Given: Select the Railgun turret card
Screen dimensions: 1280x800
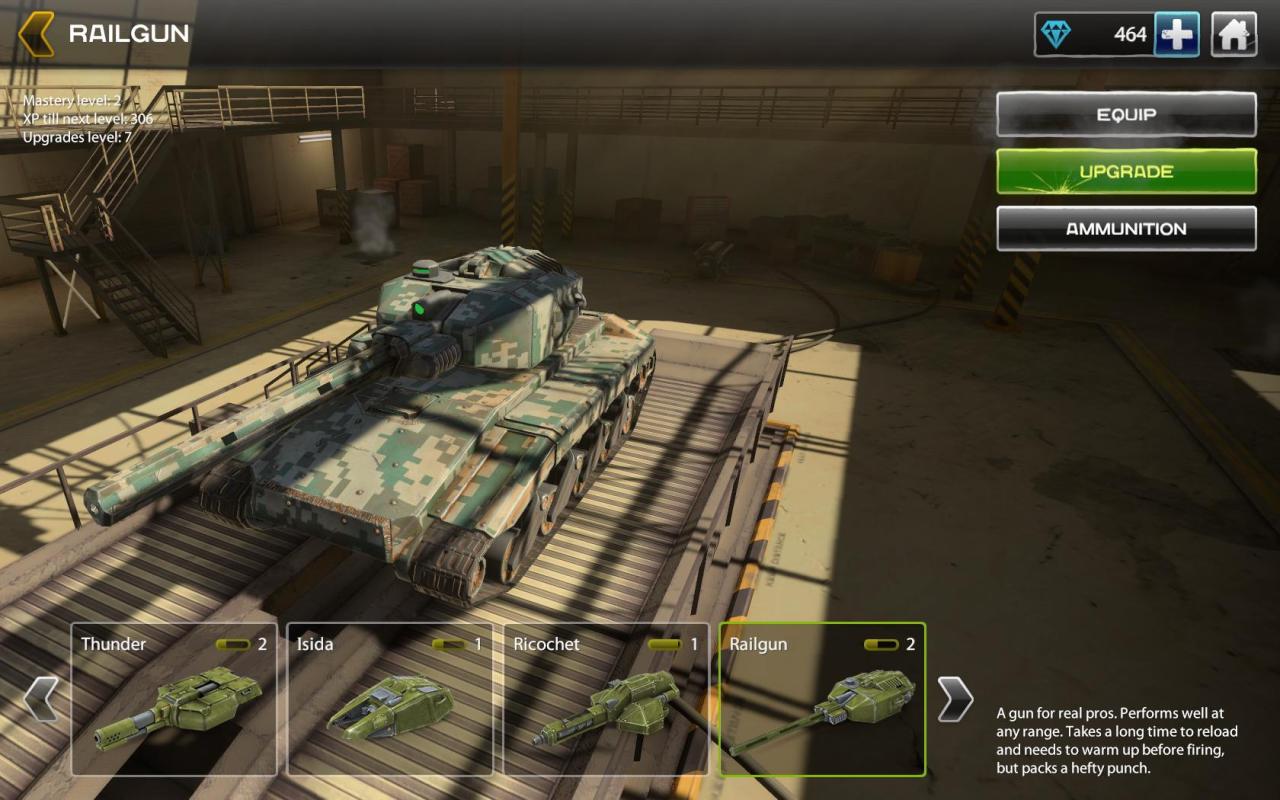Looking at the screenshot, I should pyautogui.click(x=822, y=699).
